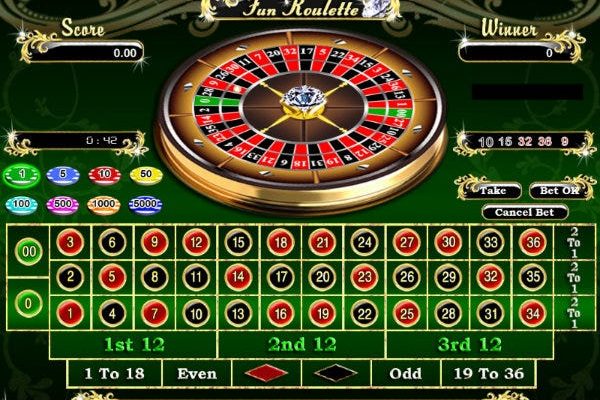Bet on the 1st 12 dozen
This screenshot has height=400, width=600.
[134, 344]
